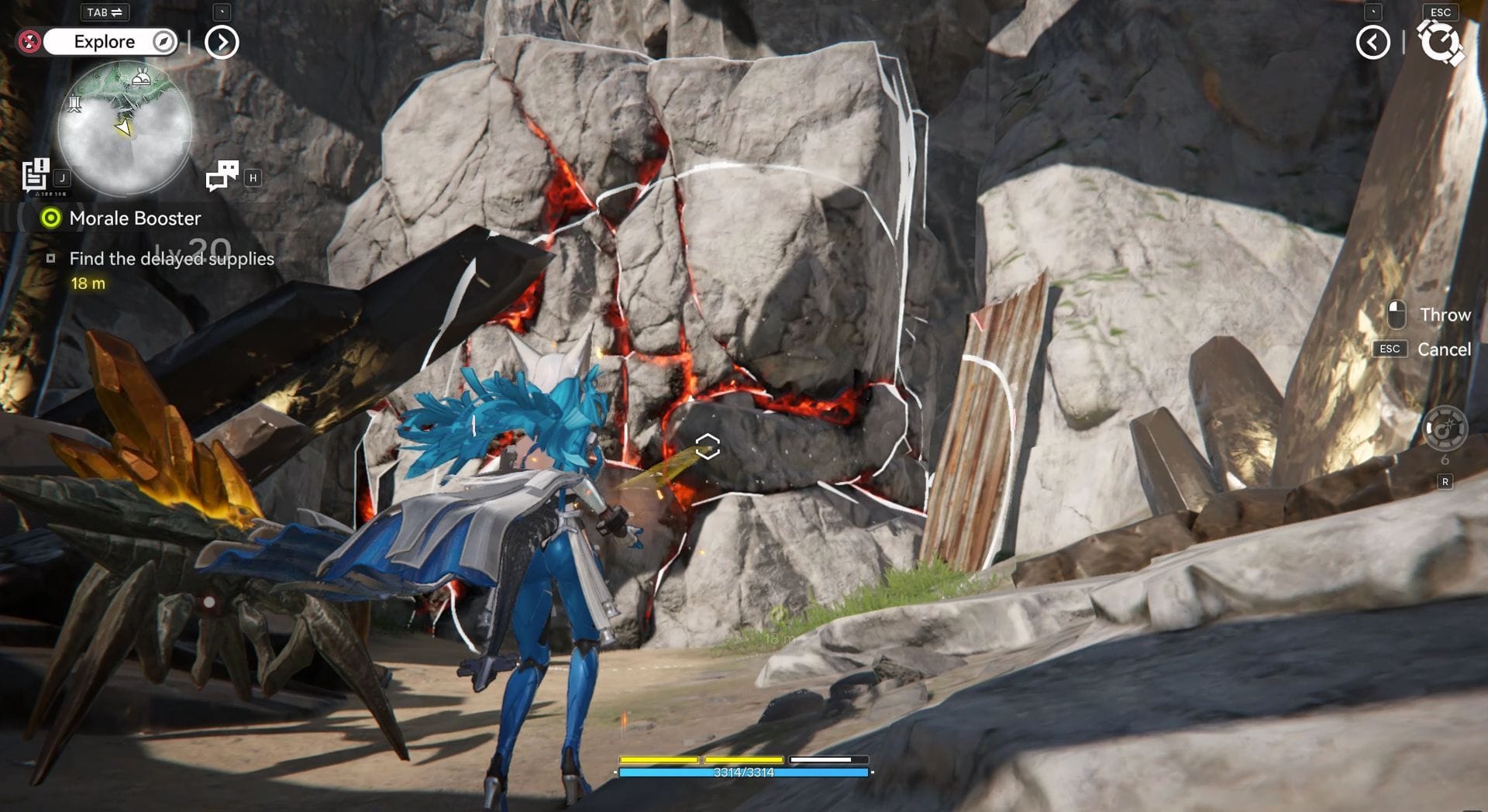Select the Morale Booster quest tracker
The height and width of the screenshot is (812, 1488).
[134, 218]
